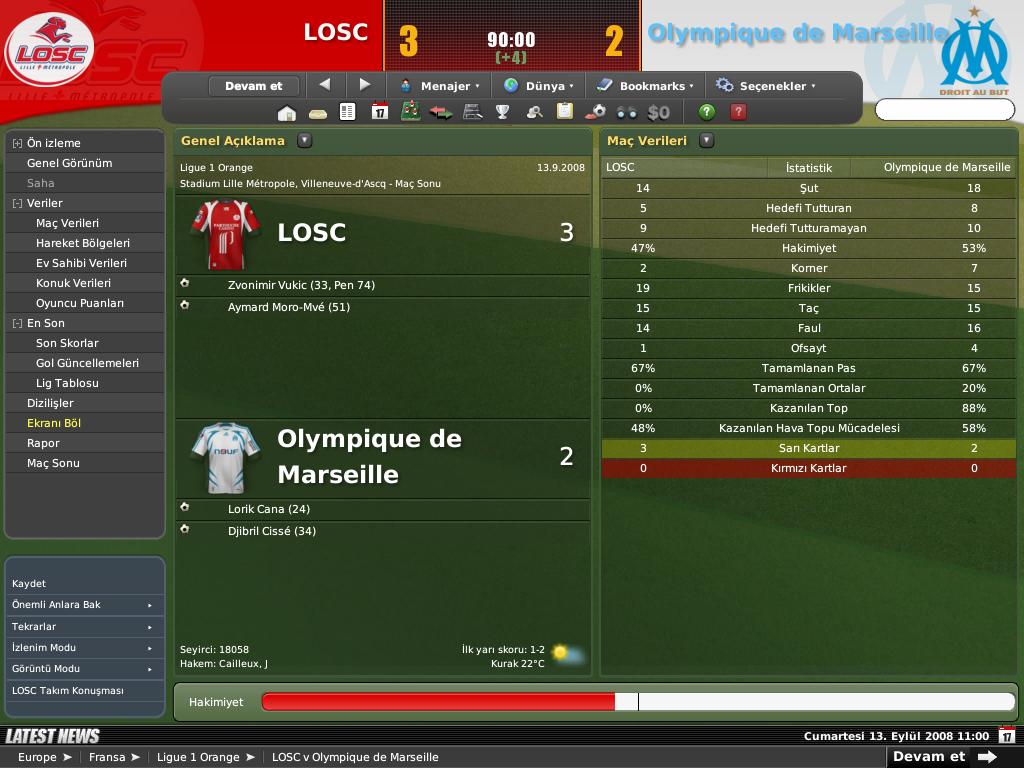Open LOSC Takım Konuşması team talk
This screenshot has width=1024, height=768.
point(68,691)
